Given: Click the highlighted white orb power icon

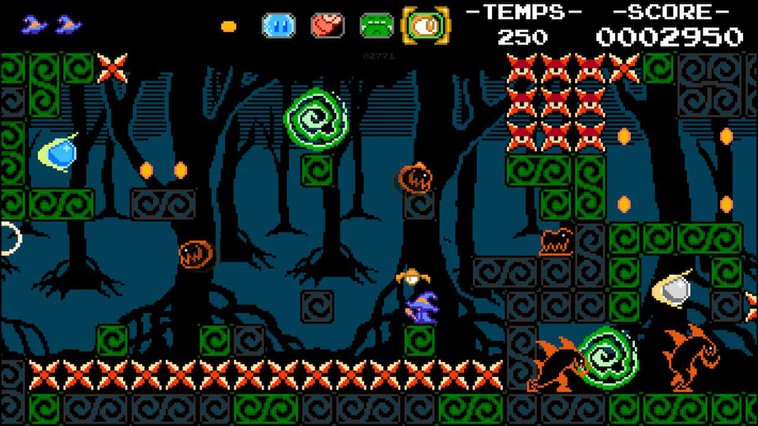Looking at the screenshot, I should [425, 25].
